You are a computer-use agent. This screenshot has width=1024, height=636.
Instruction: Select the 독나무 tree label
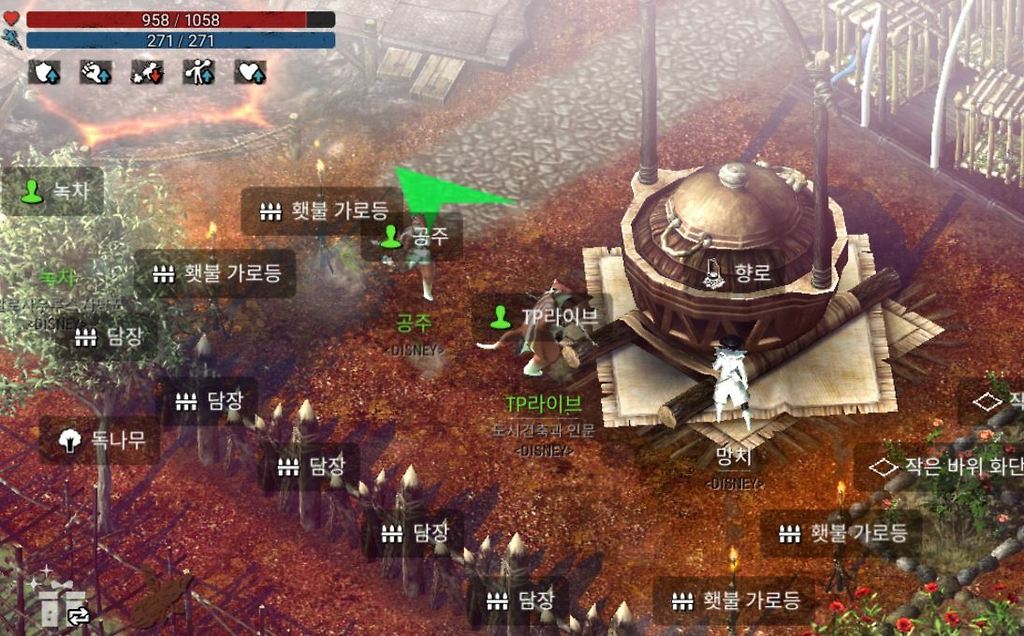coord(99,440)
